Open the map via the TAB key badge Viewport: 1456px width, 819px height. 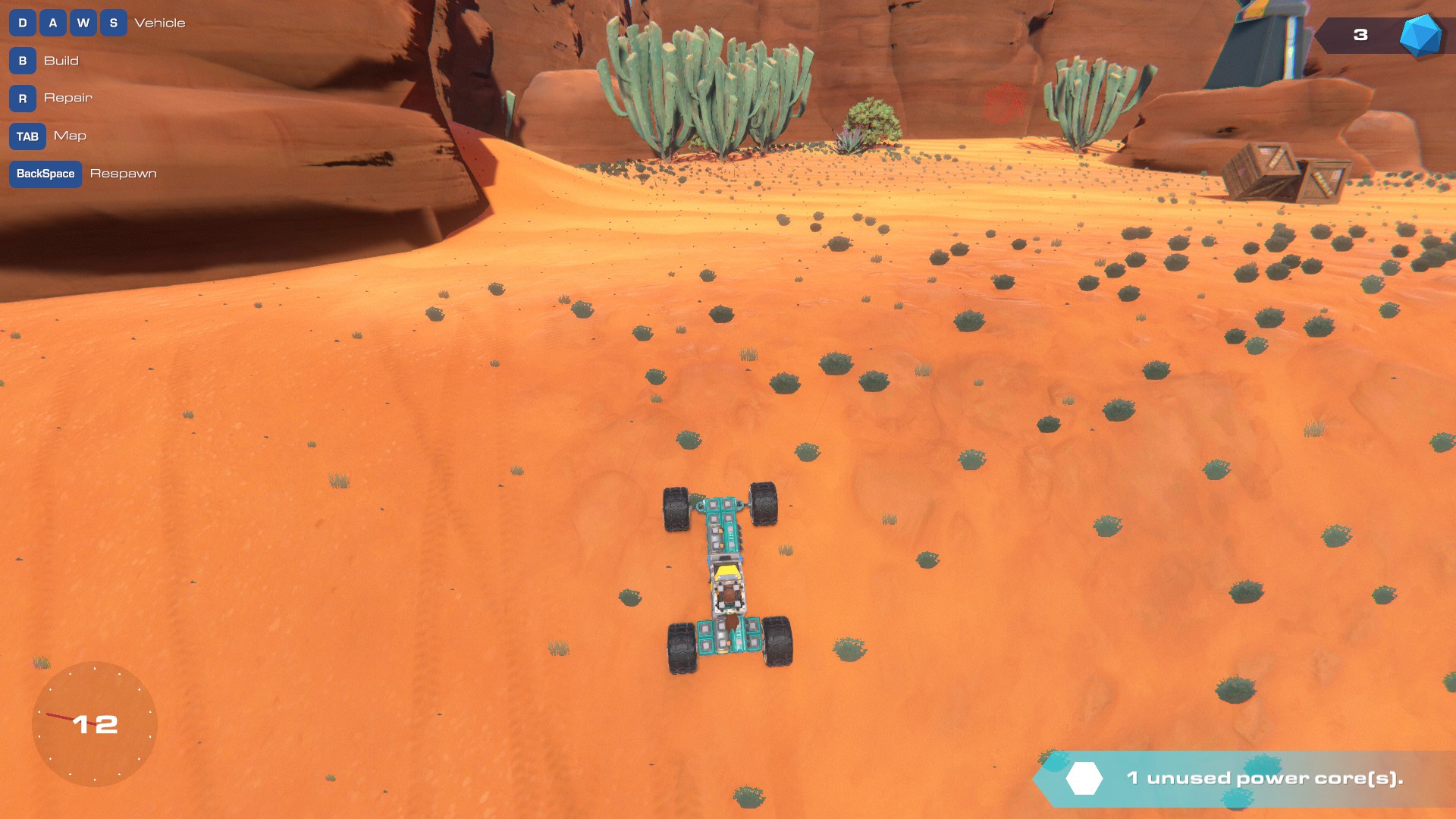[x=27, y=136]
